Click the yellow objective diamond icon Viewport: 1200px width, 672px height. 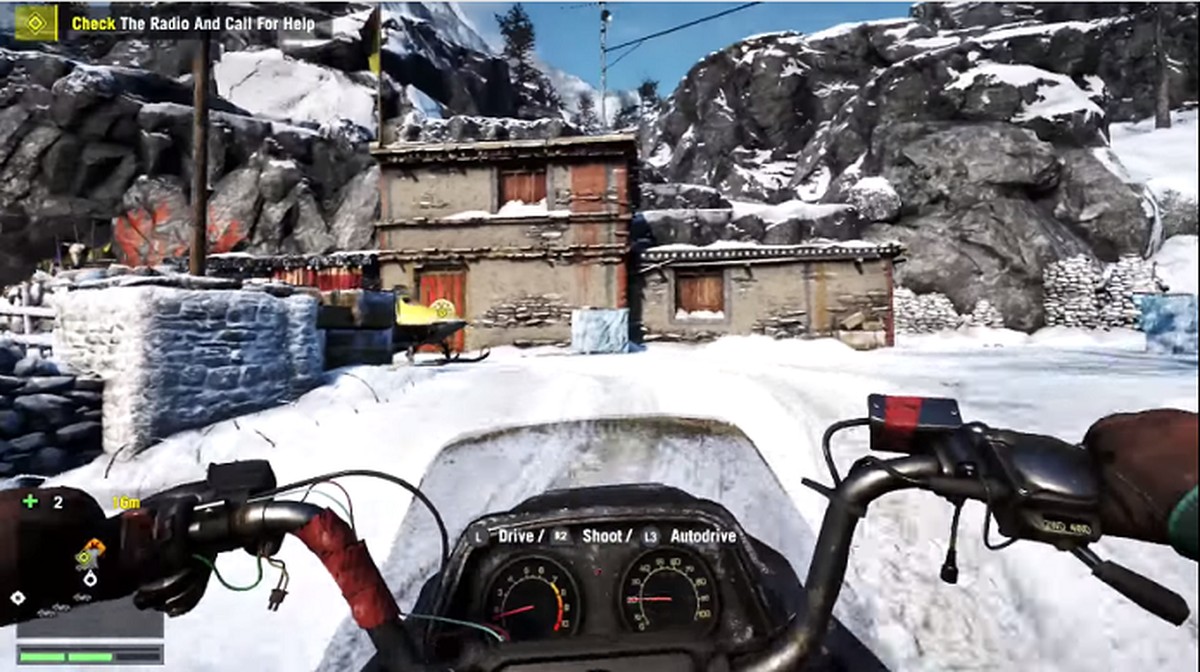[x=36, y=22]
